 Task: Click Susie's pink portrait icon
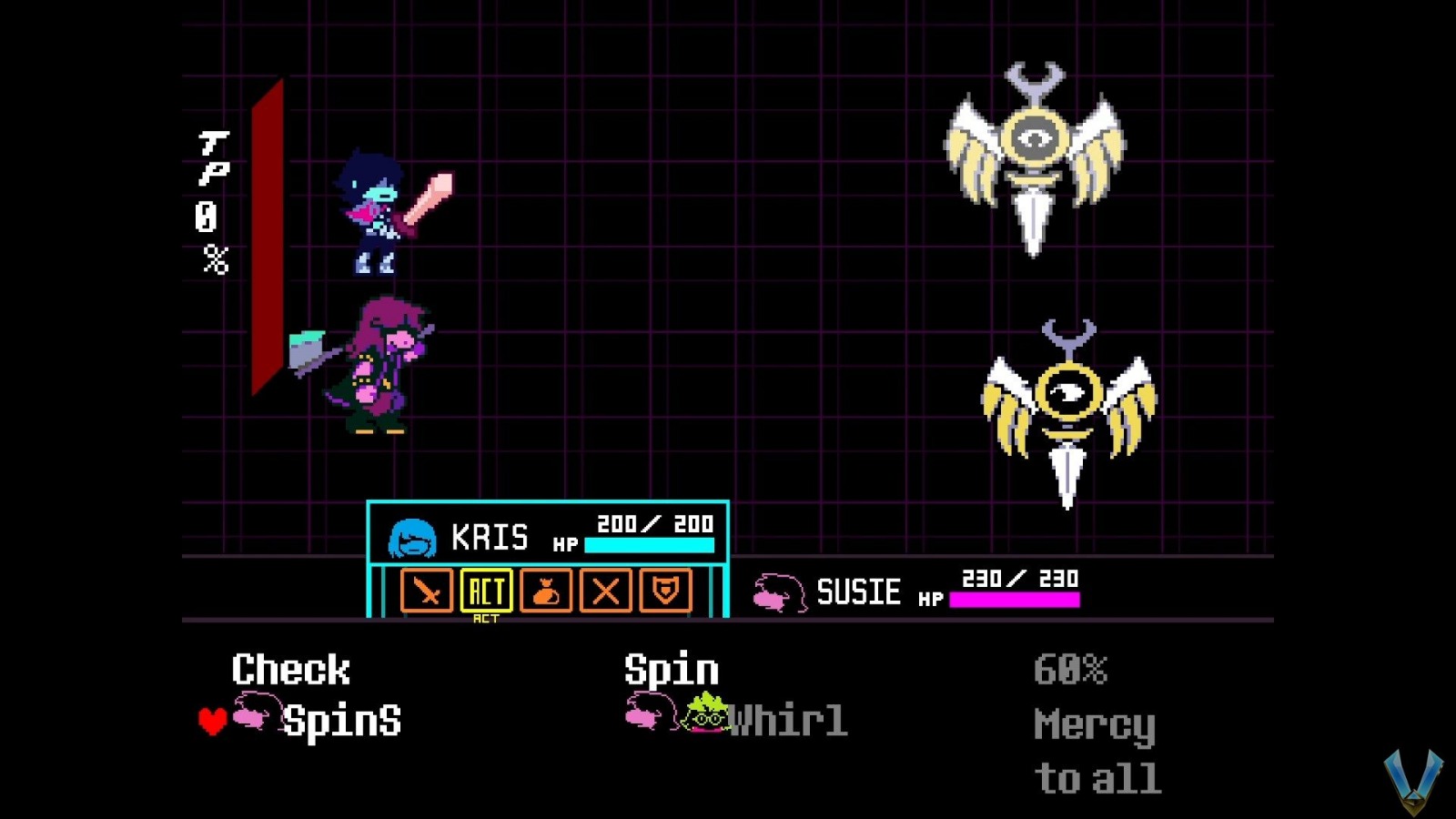pos(780,592)
